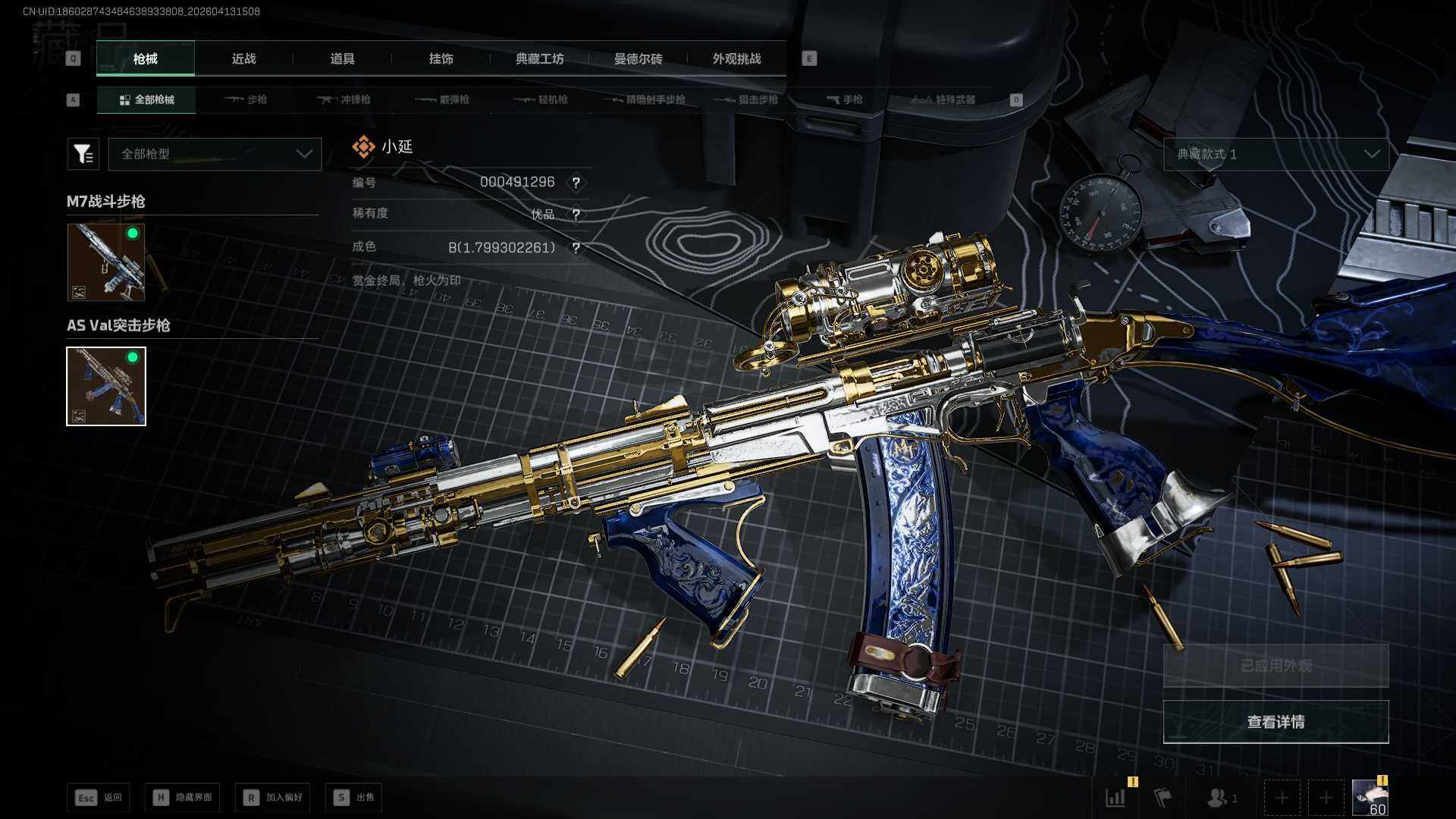Open the 曼德尔砖 tab
The image size is (1456, 819).
point(638,59)
